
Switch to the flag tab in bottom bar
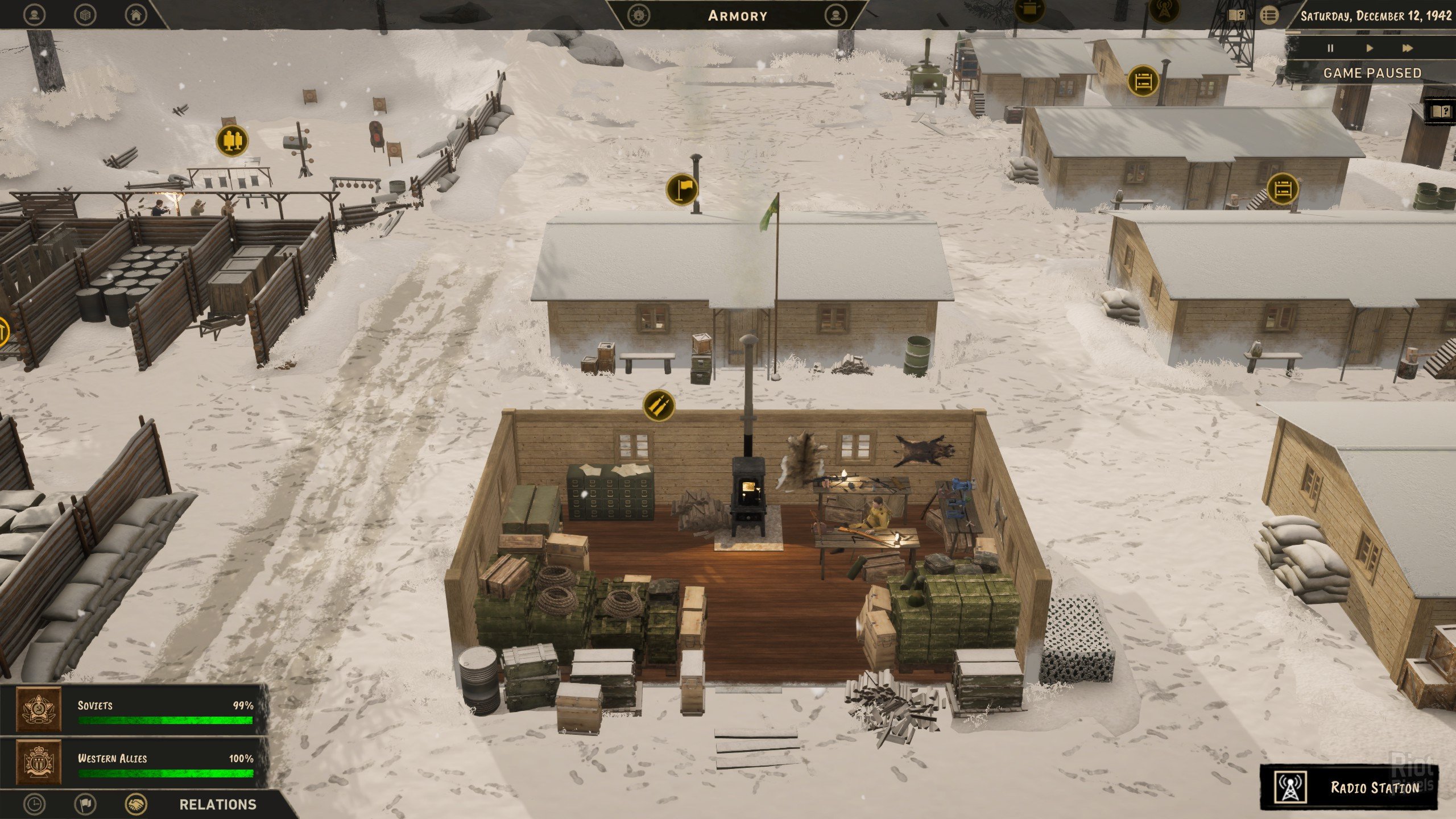[x=86, y=804]
